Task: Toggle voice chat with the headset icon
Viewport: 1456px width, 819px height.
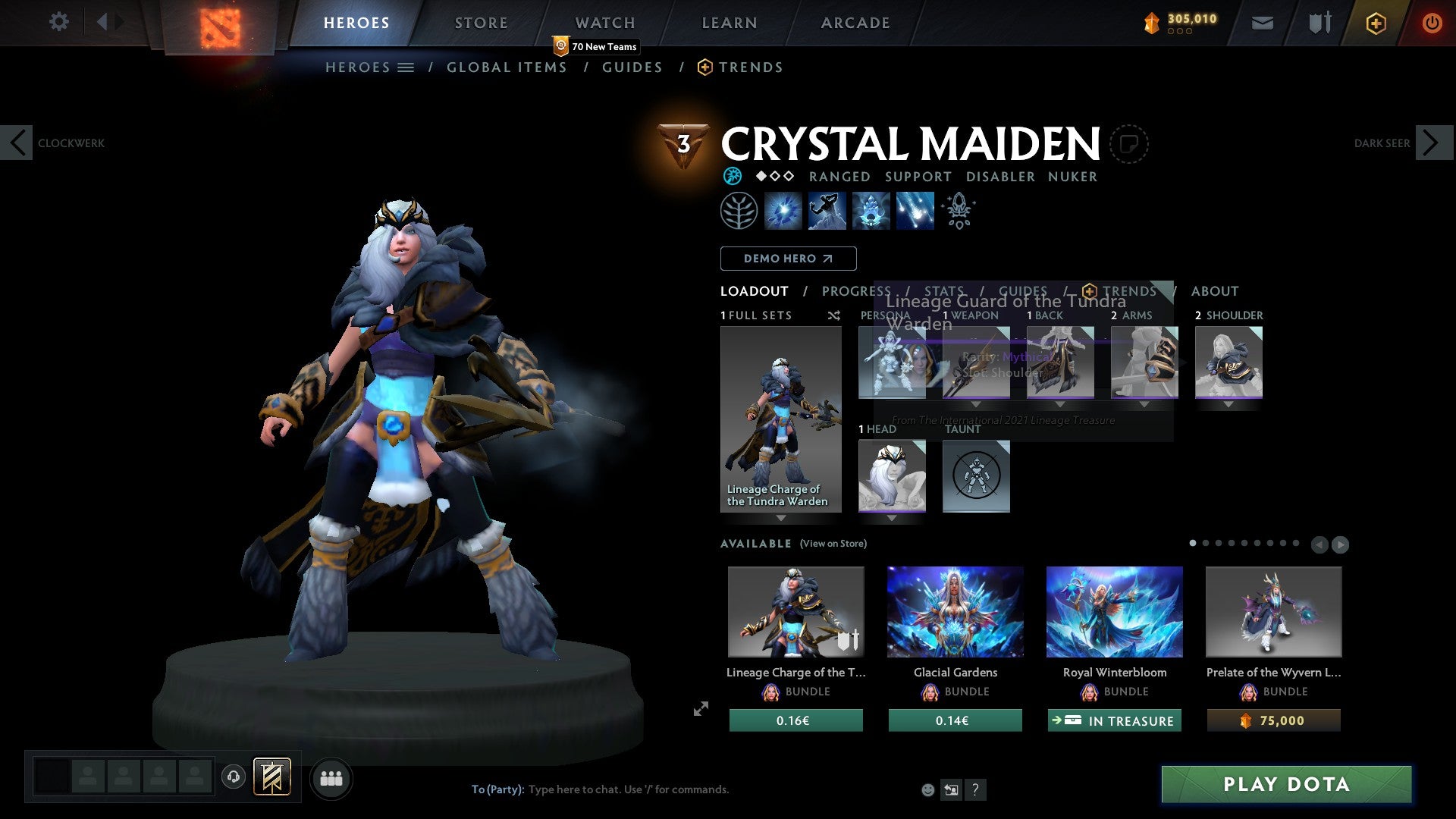Action: point(233,778)
